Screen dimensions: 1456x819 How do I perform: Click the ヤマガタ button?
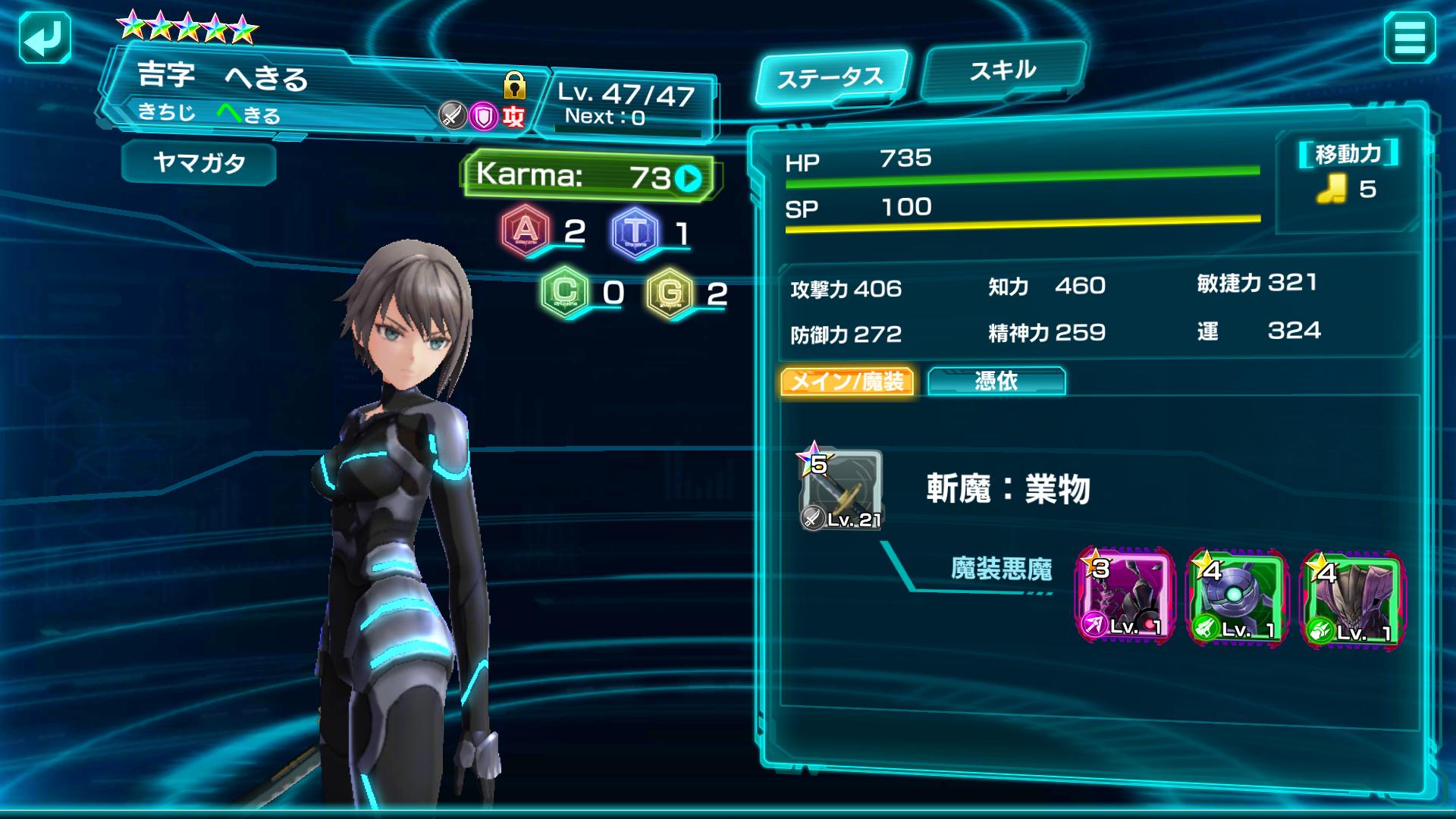(x=199, y=162)
